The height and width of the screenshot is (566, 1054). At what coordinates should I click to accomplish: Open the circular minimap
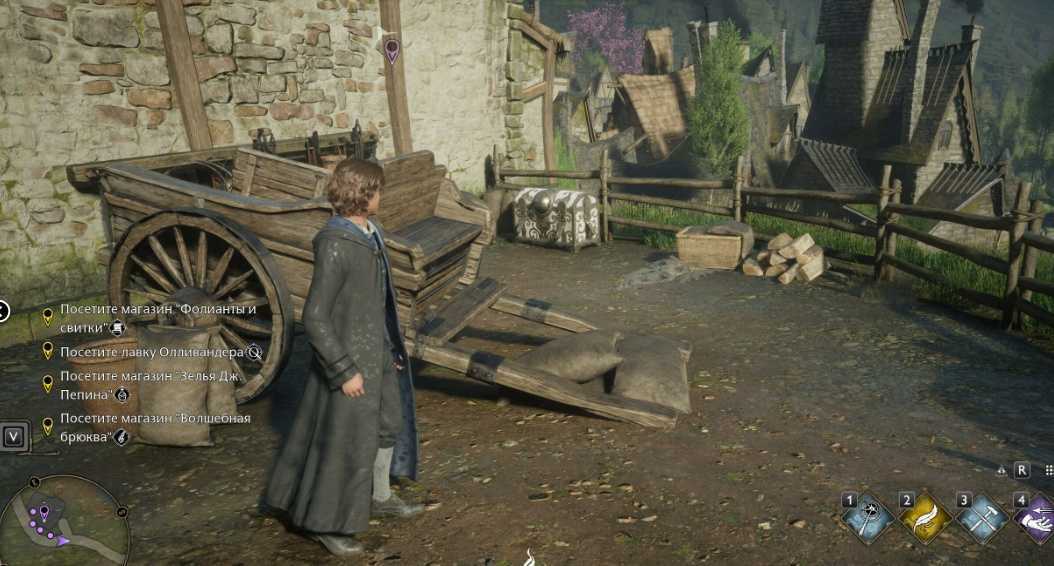(x=63, y=522)
